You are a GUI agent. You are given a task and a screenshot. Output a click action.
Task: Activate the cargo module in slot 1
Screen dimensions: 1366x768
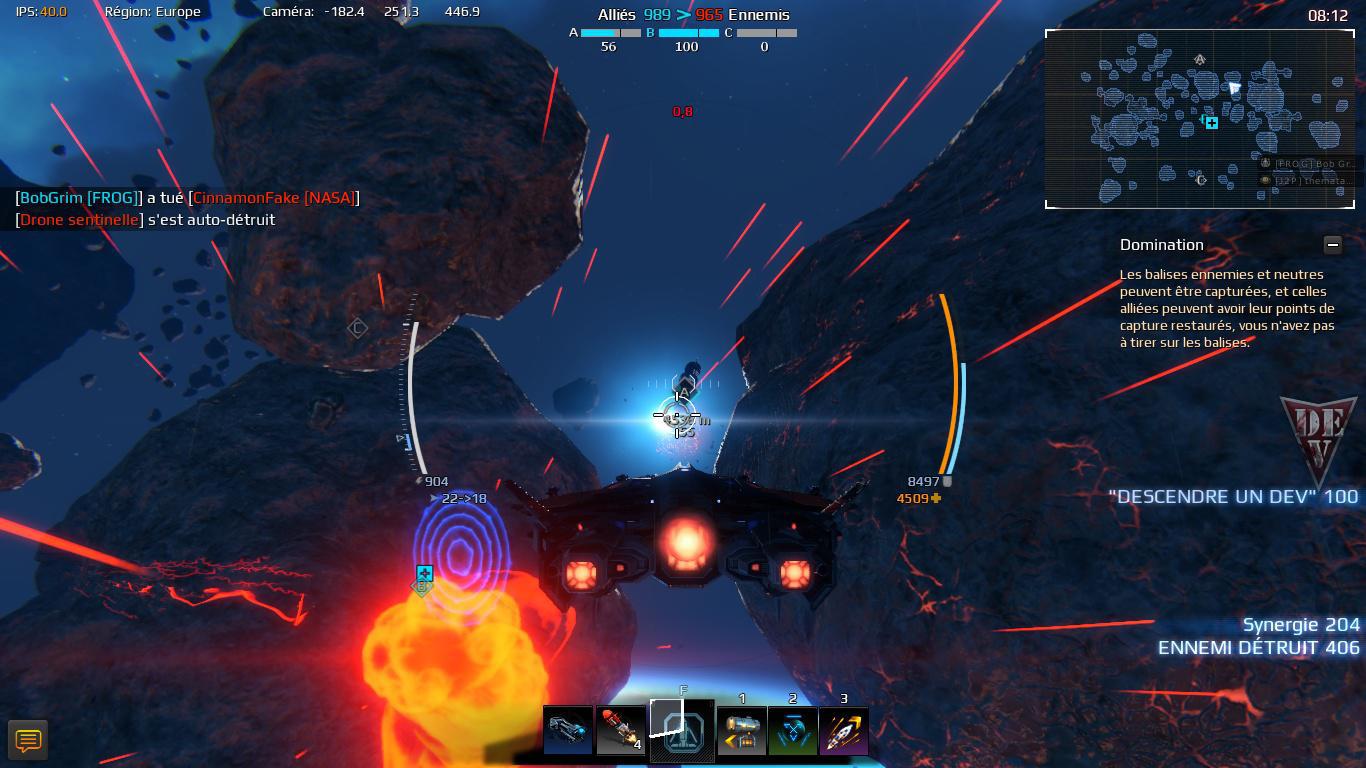coord(742,731)
